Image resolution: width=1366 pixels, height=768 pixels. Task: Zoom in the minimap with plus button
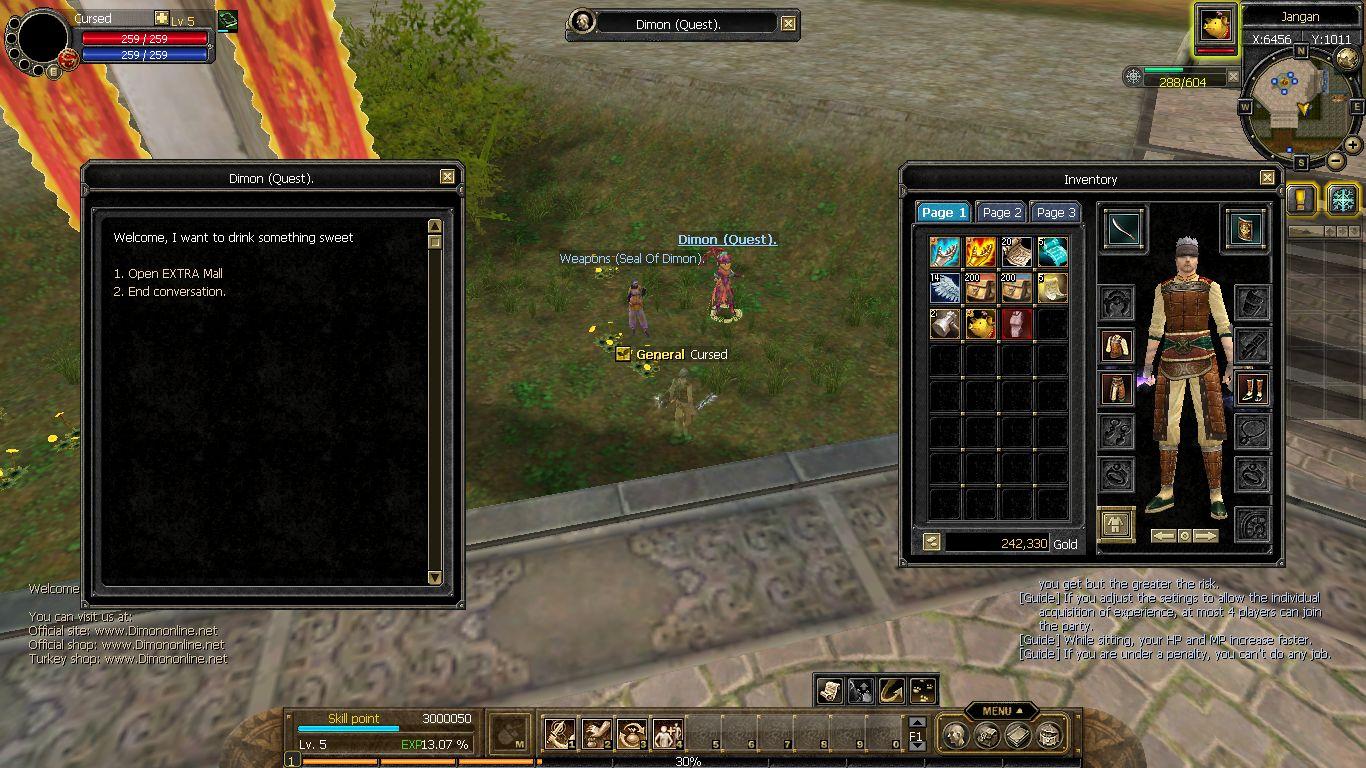tap(1353, 145)
